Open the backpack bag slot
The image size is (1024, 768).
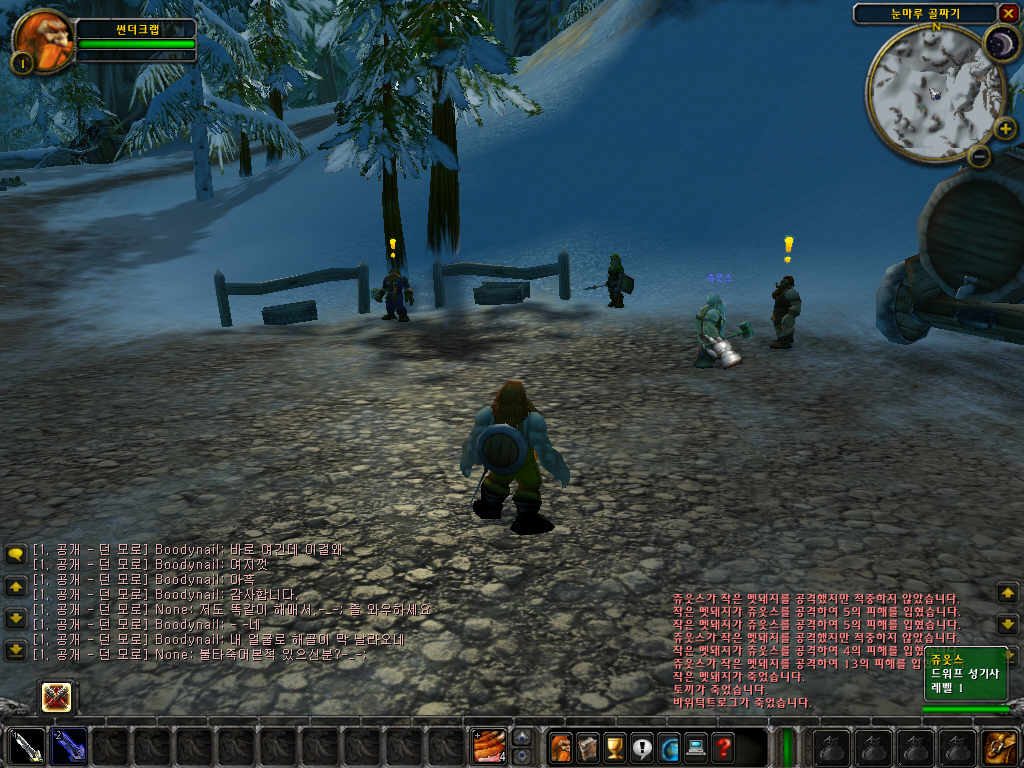(999, 747)
